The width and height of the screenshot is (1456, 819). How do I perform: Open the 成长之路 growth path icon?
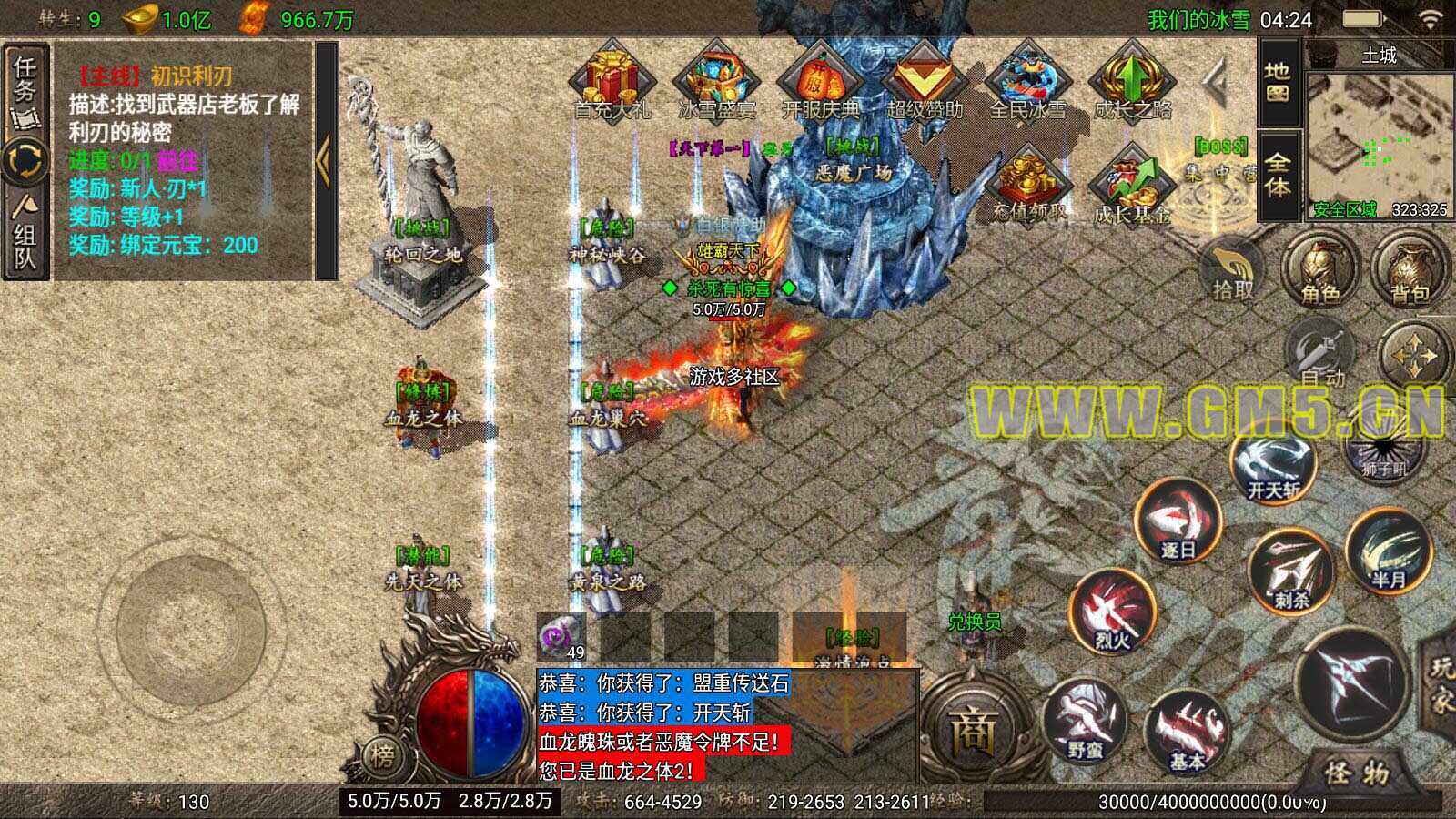coord(1131,80)
